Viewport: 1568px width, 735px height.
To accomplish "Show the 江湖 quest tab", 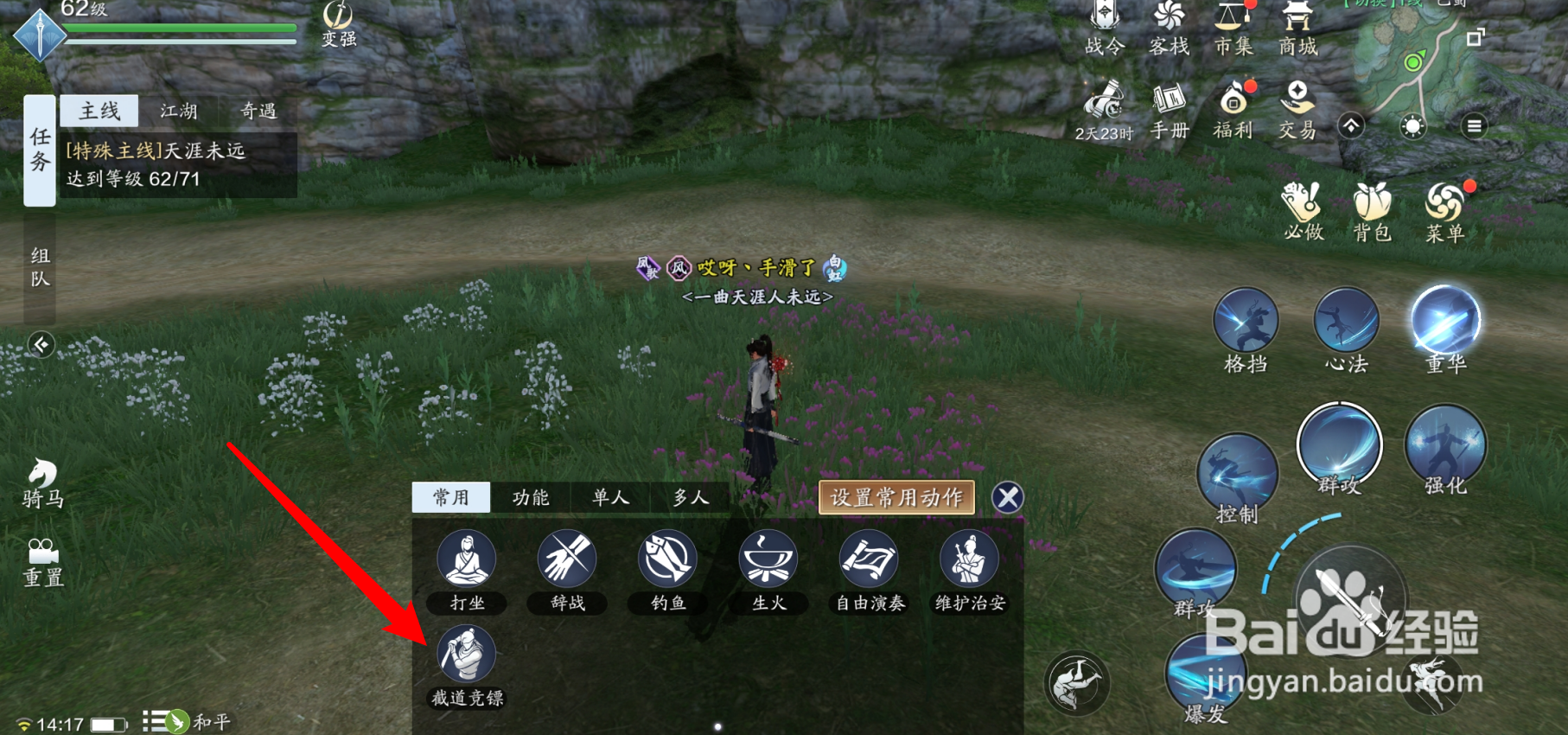I will pos(179,111).
